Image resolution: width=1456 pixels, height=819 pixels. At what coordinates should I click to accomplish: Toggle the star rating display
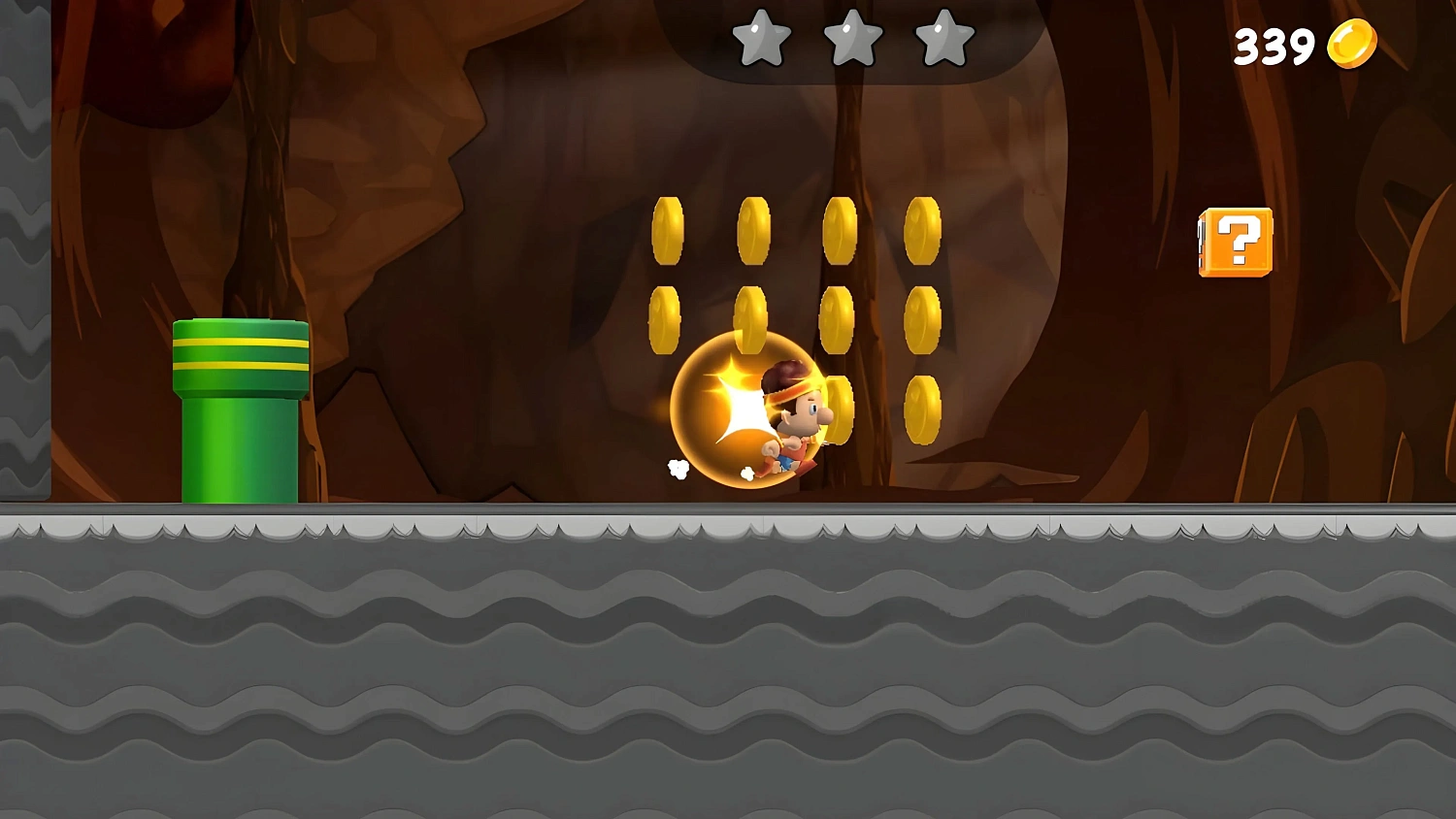coord(853,37)
